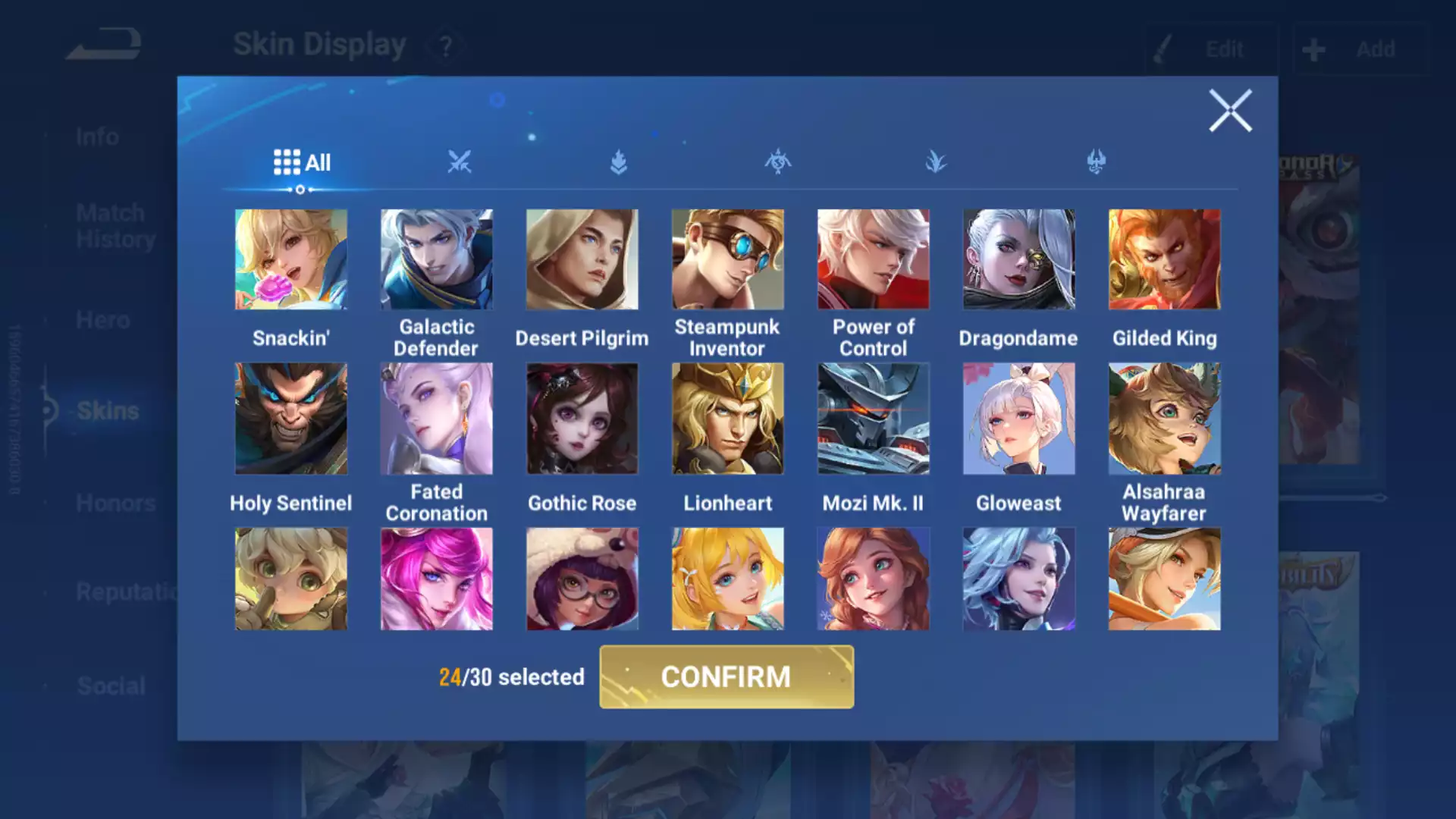Choose the skin with sheep hood and glasses
Screen dimensions: 1456x819
coord(582,579)
